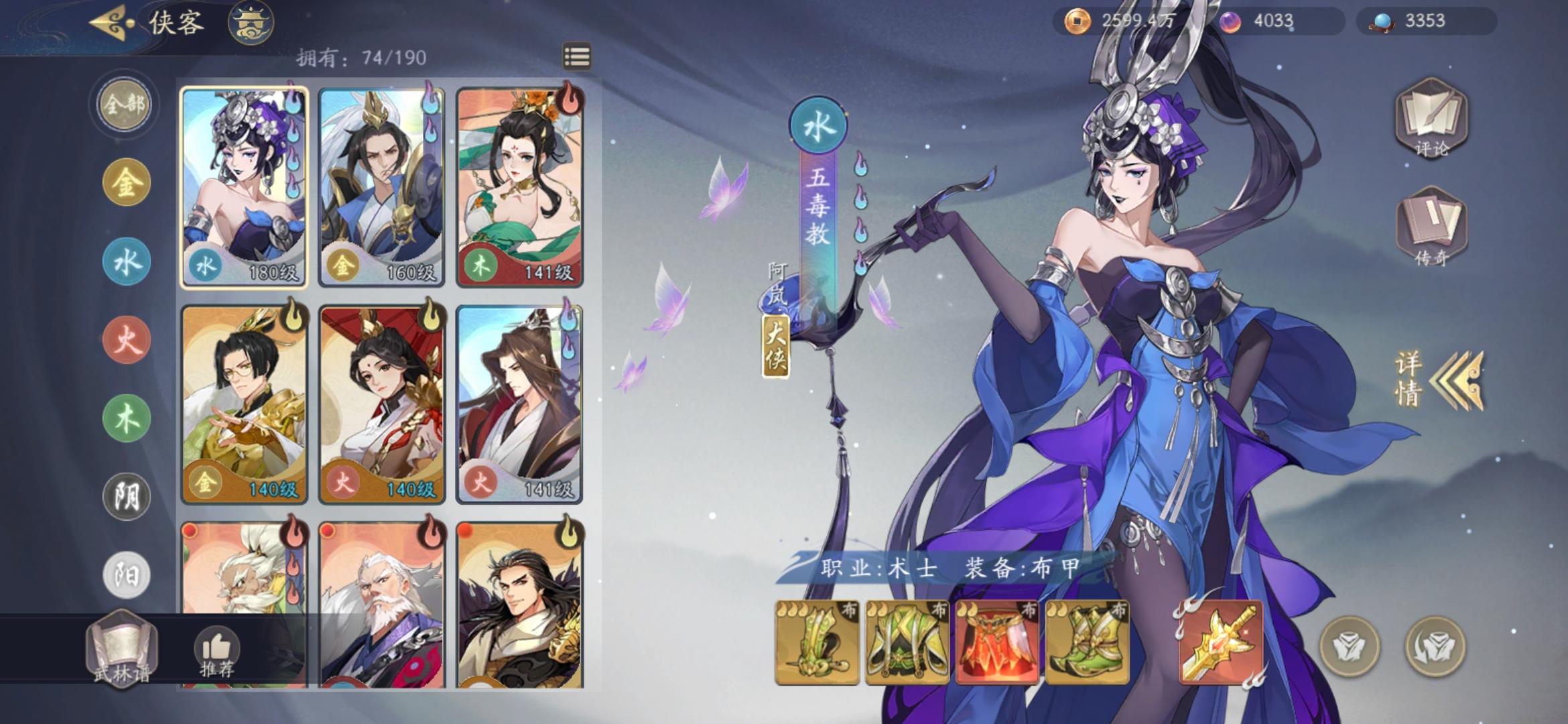1568x724 pixels.
Task: Select the 全部 show all filter button
Action: tap(123, 106)
